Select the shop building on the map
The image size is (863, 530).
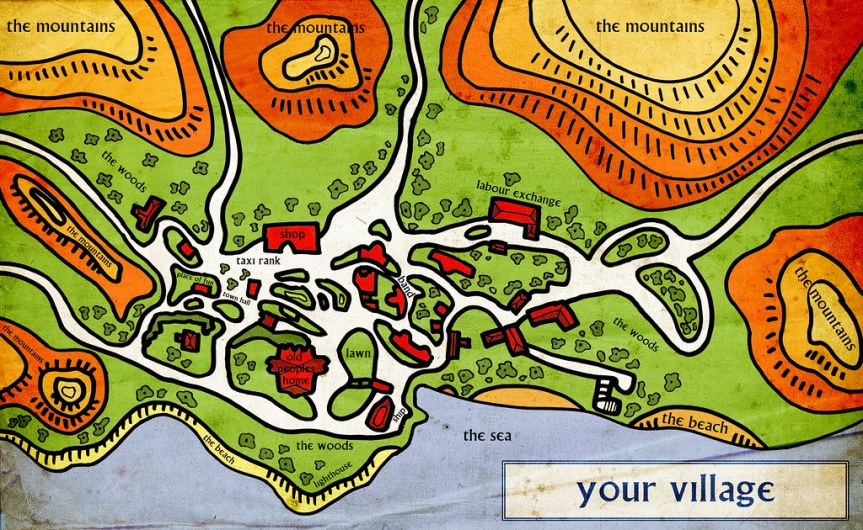[x=291, y=236]
